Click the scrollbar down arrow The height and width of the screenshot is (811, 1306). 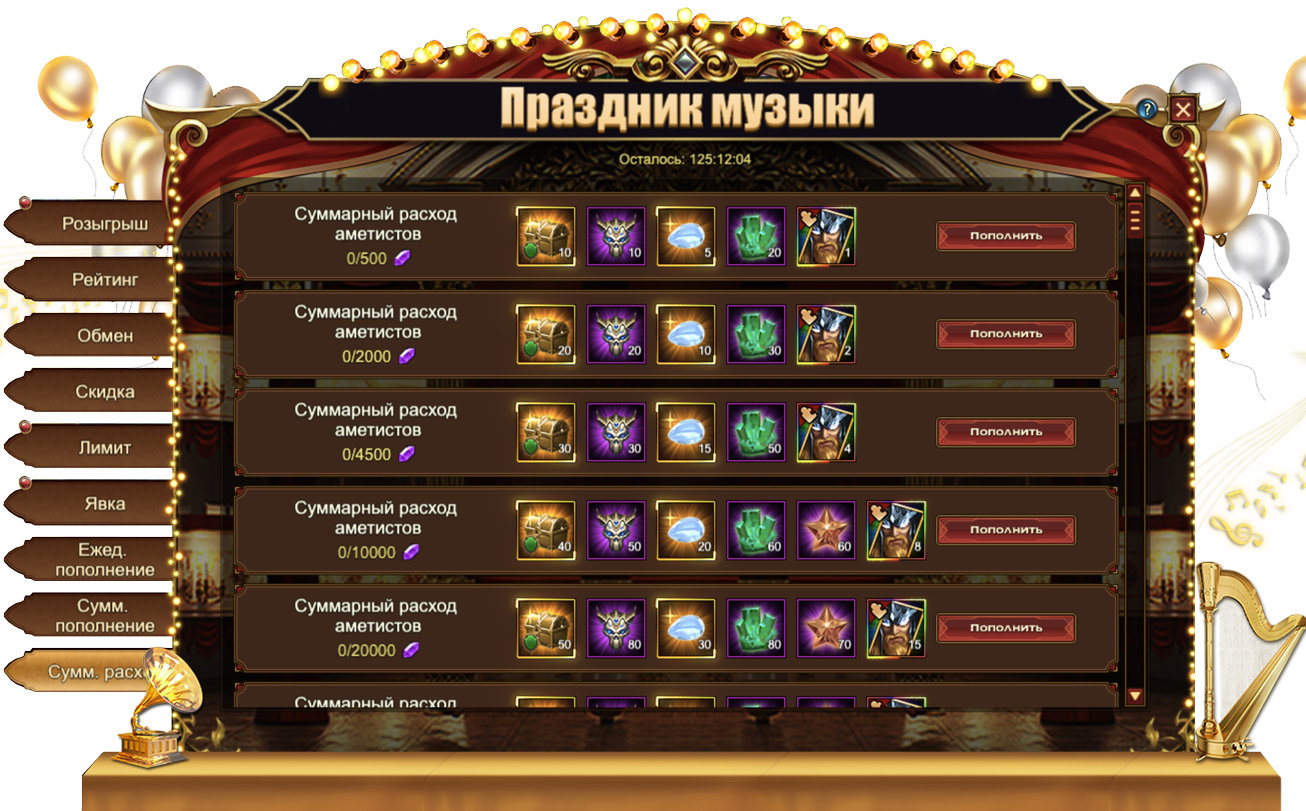pyautogui.click(x=1135, y=695)
